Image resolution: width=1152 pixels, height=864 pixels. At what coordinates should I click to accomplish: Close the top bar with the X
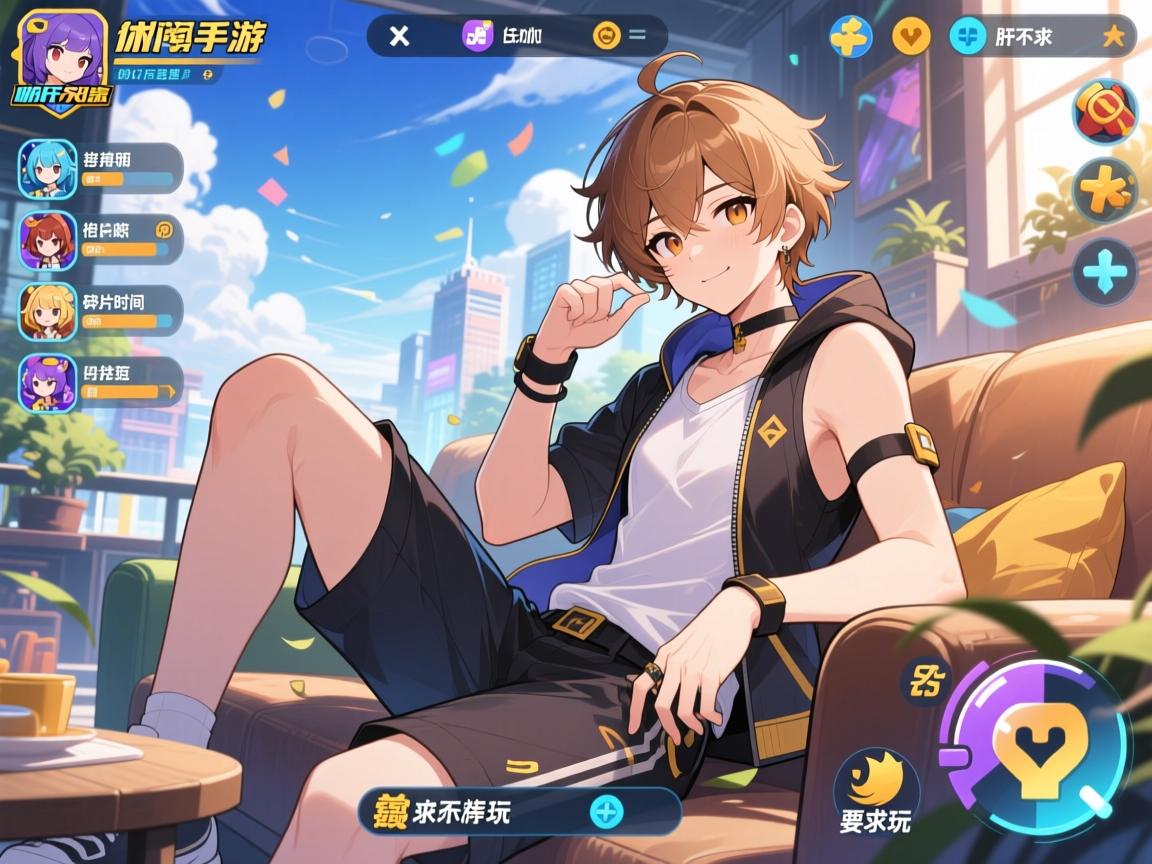tap(399, 37)
